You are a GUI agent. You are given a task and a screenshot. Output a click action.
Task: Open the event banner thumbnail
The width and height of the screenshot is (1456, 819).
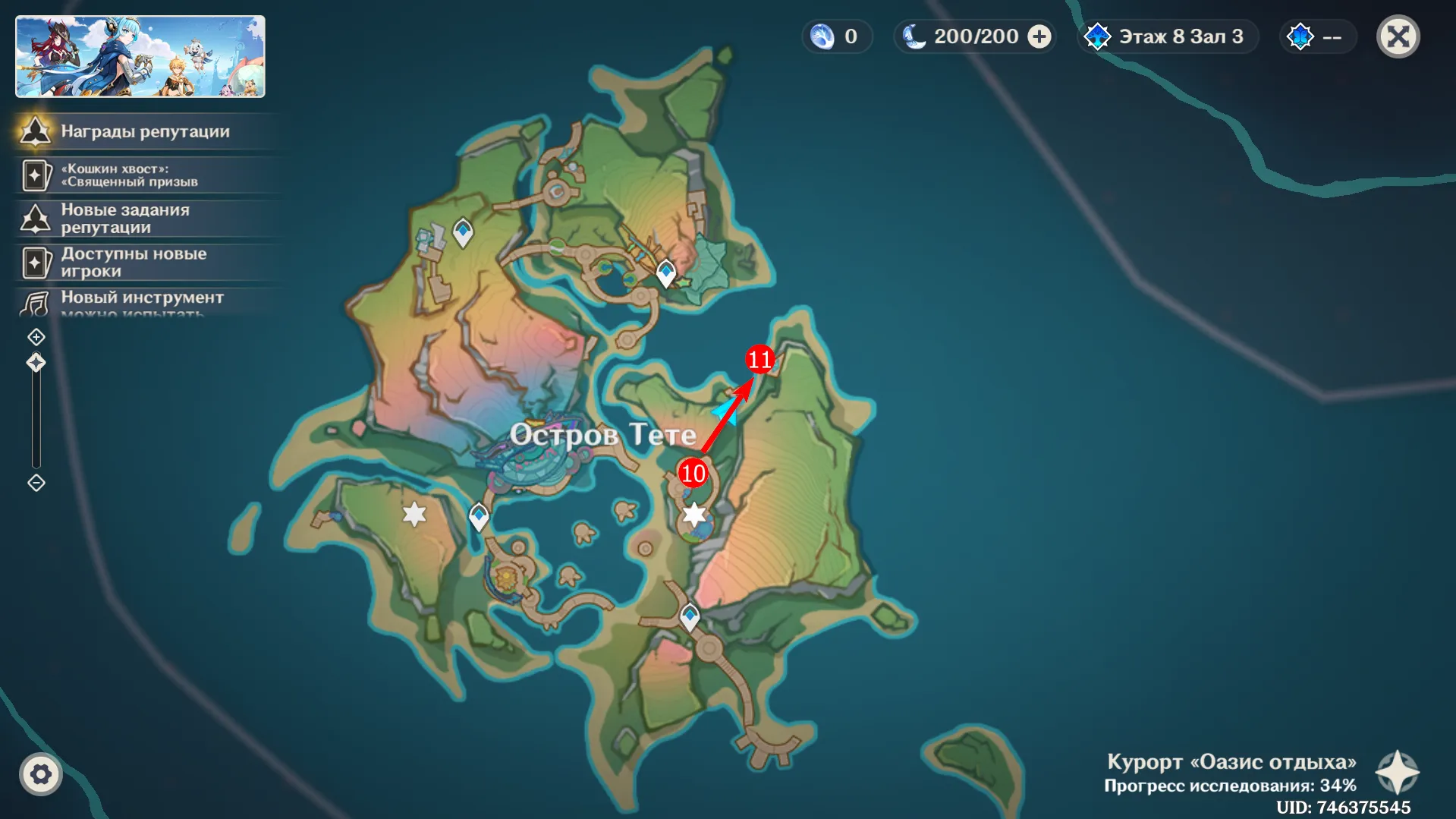[140, 57]
